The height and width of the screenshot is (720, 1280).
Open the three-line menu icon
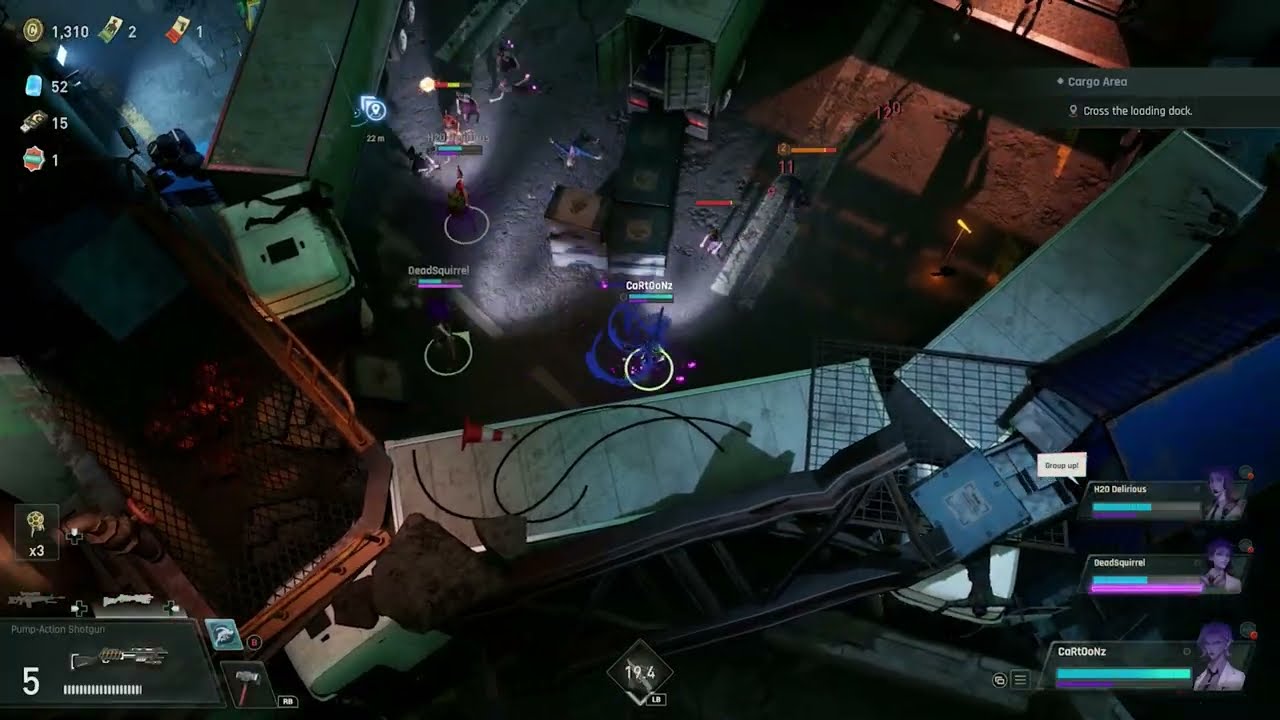click(x=1020, y=680)
